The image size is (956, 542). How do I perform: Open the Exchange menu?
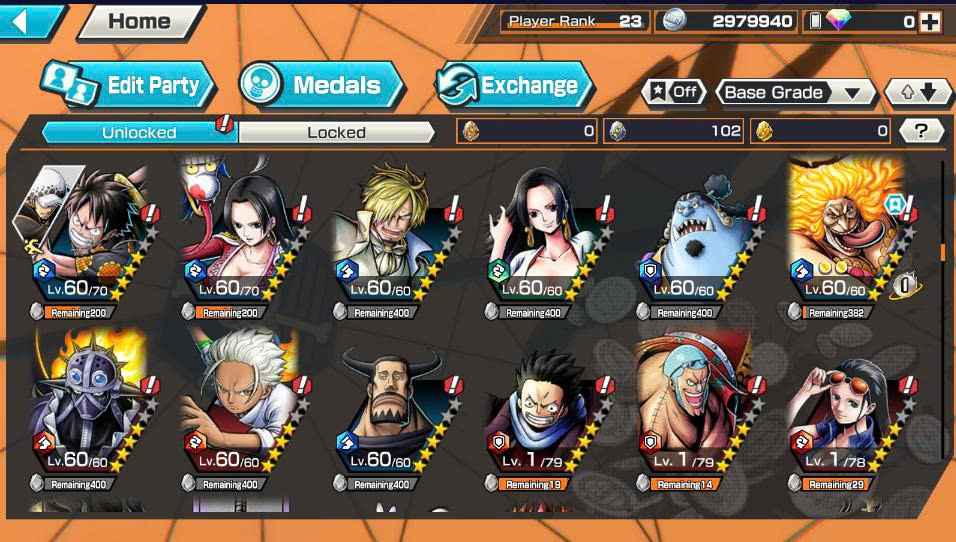click(x=509, y=86)
